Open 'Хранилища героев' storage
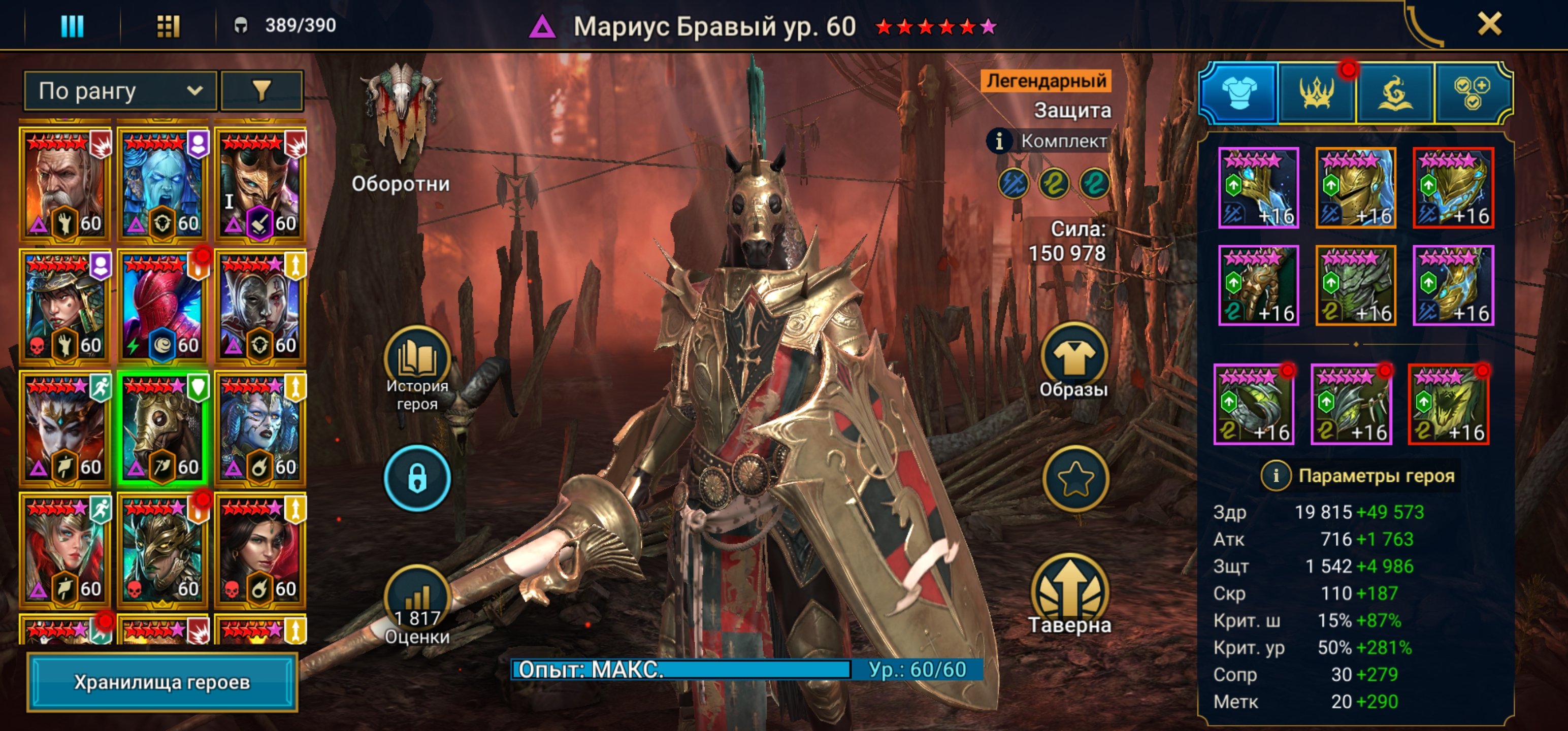1568x731 pixels. 162,682
